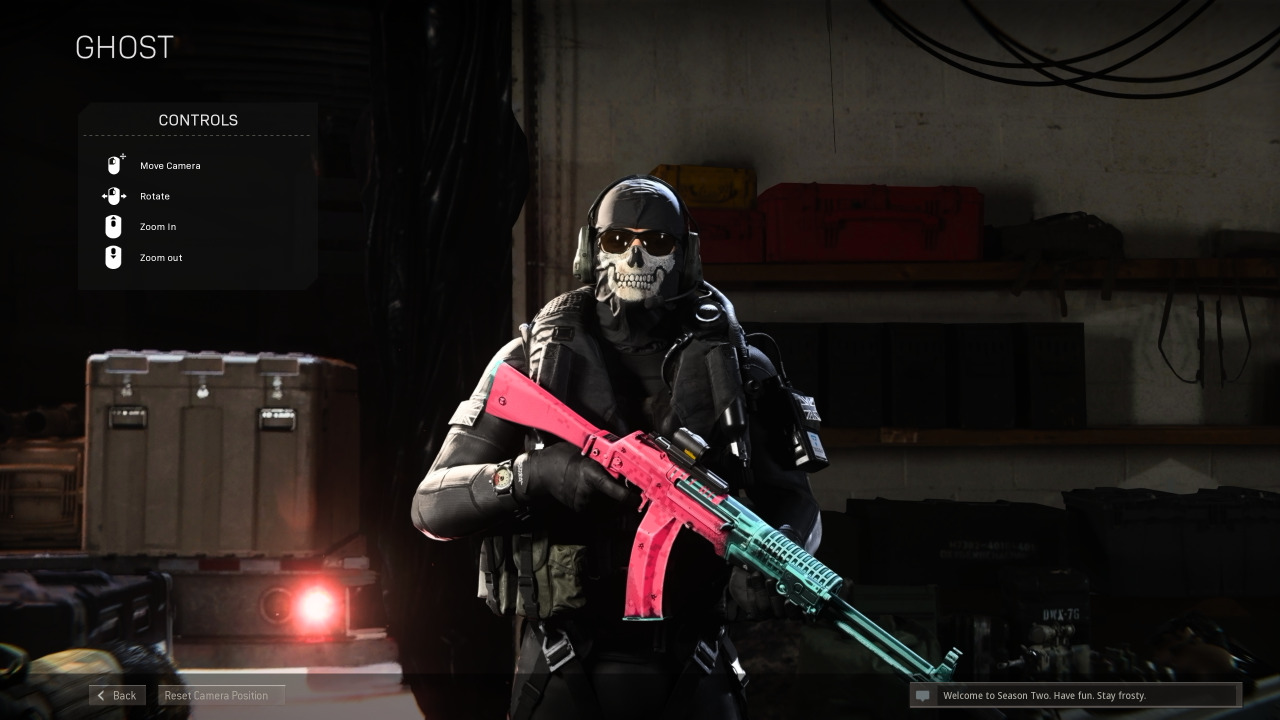Click the Back button

point(117,695)
